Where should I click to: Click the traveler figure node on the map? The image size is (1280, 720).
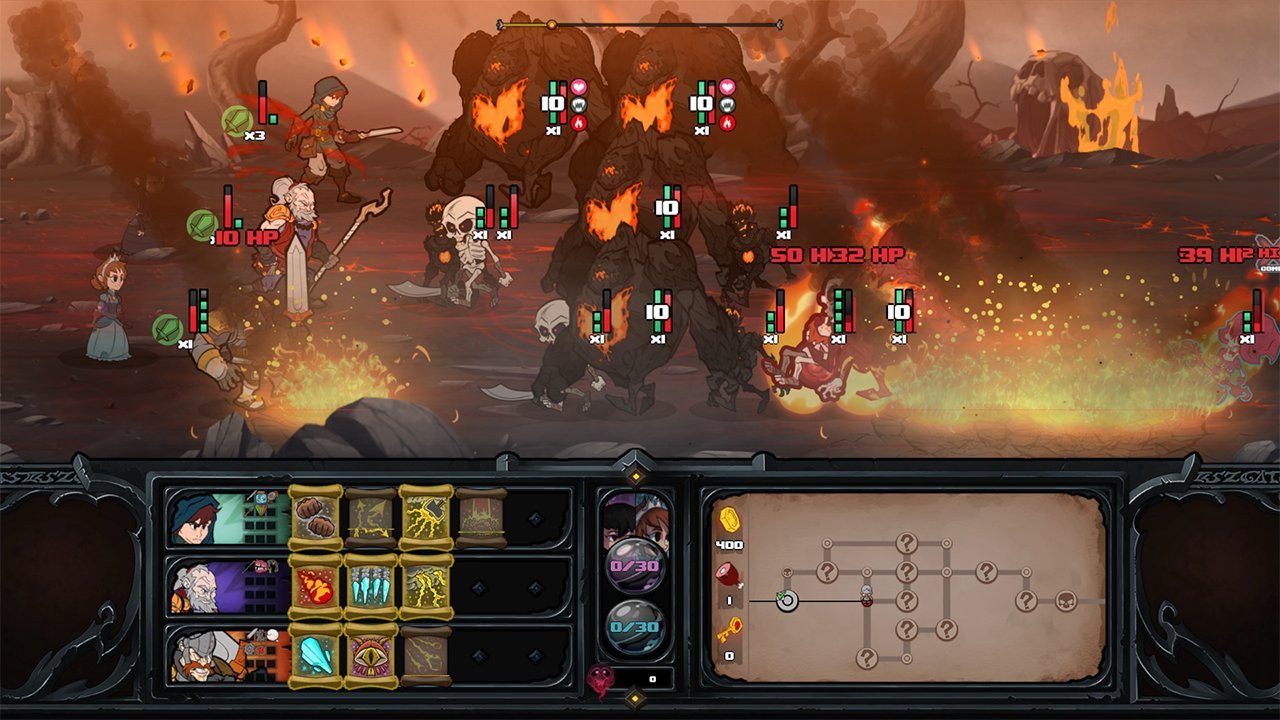[x=867, y=594]
